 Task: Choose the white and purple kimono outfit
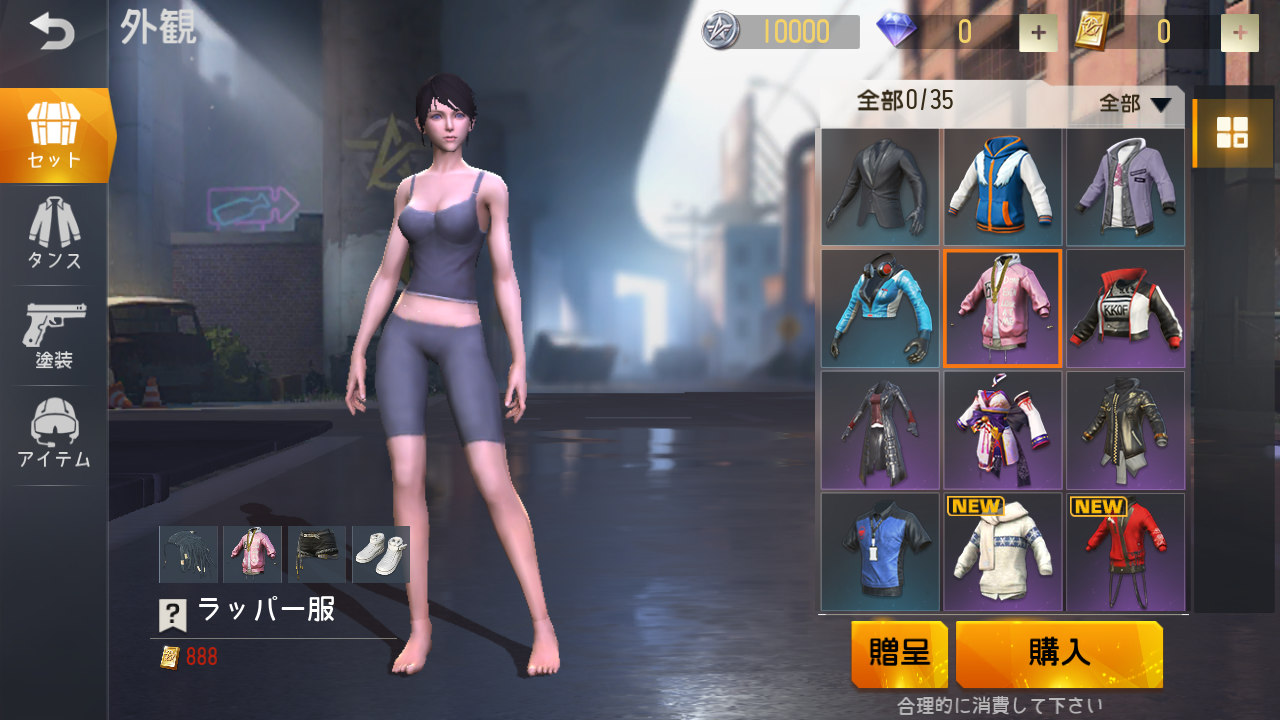[1002, 431]
